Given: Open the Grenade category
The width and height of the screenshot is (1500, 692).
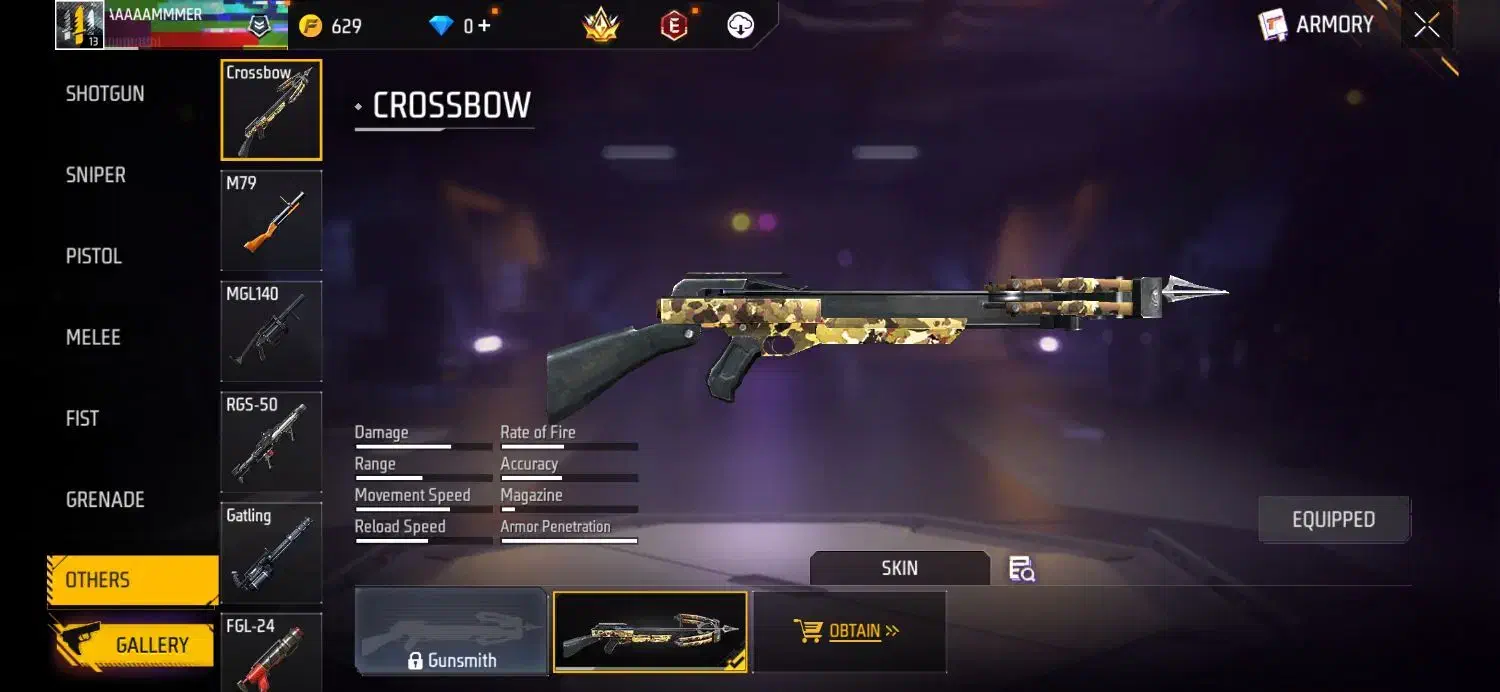Looking at the screenshot, I should (105, 499).
